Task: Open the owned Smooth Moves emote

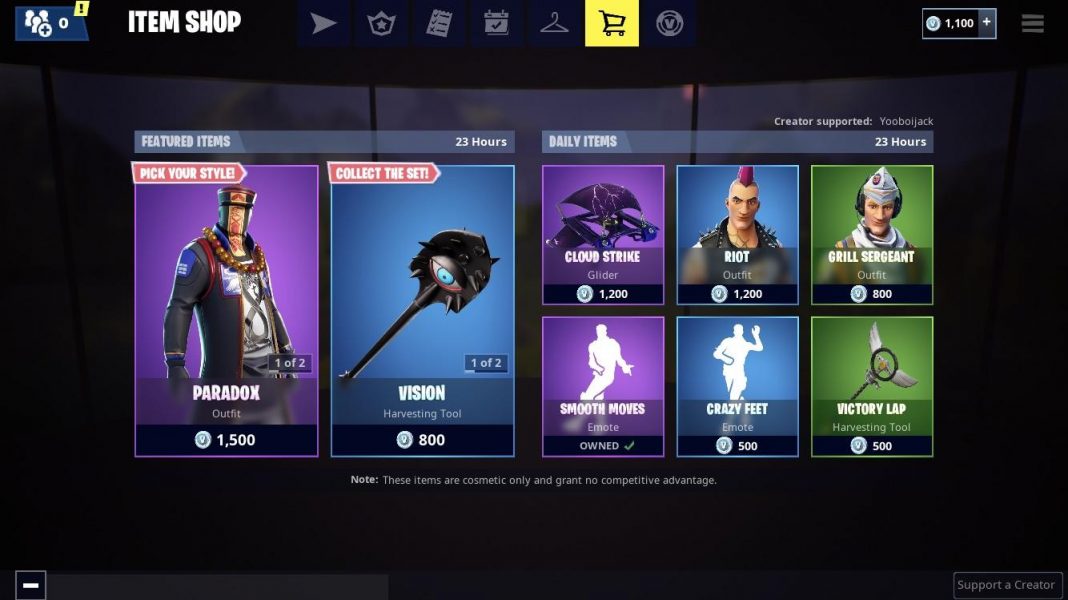Action: pyautogui.click(x=603, y=386)
